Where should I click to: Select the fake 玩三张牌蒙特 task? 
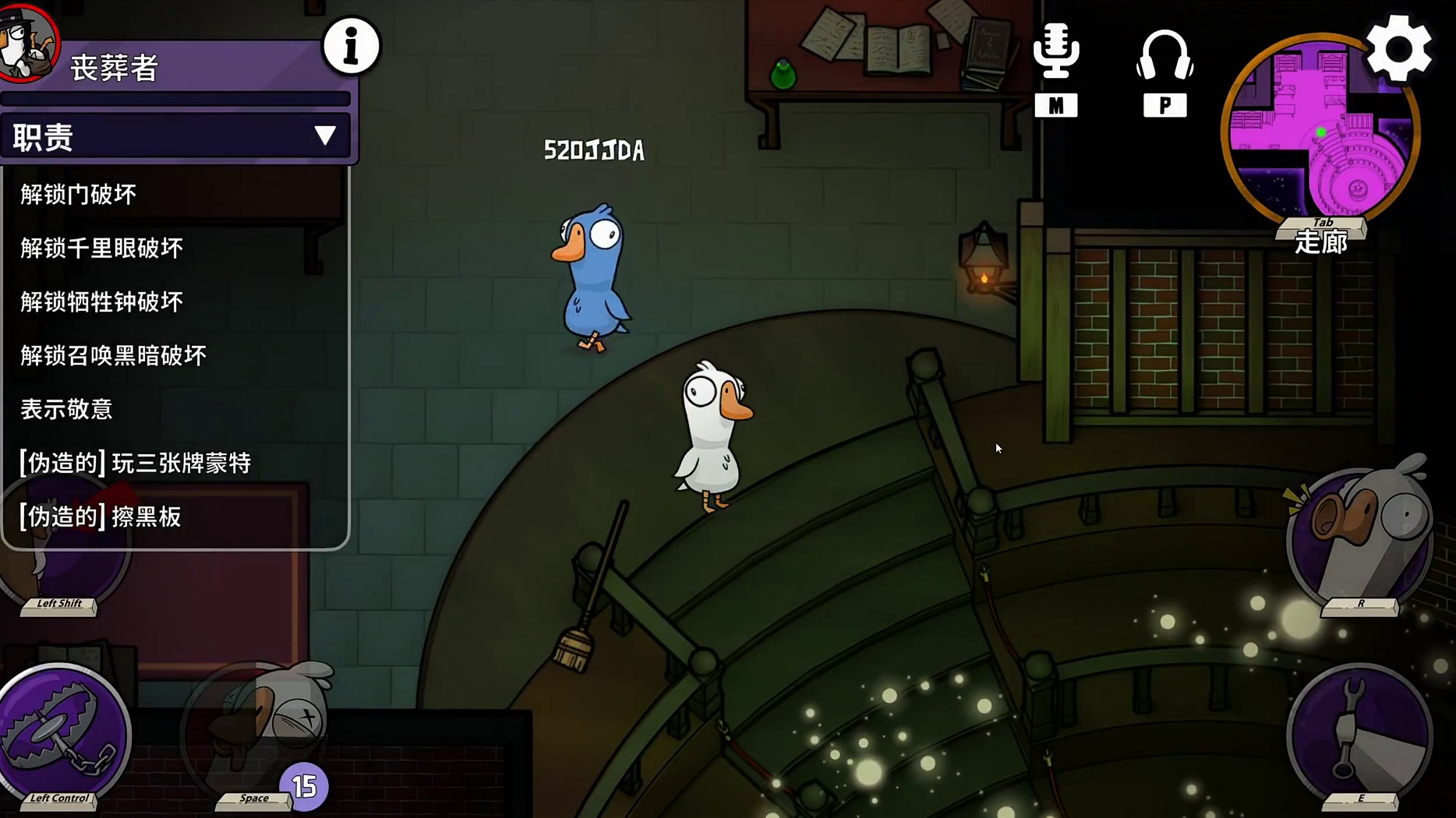(x=135, y=463)
